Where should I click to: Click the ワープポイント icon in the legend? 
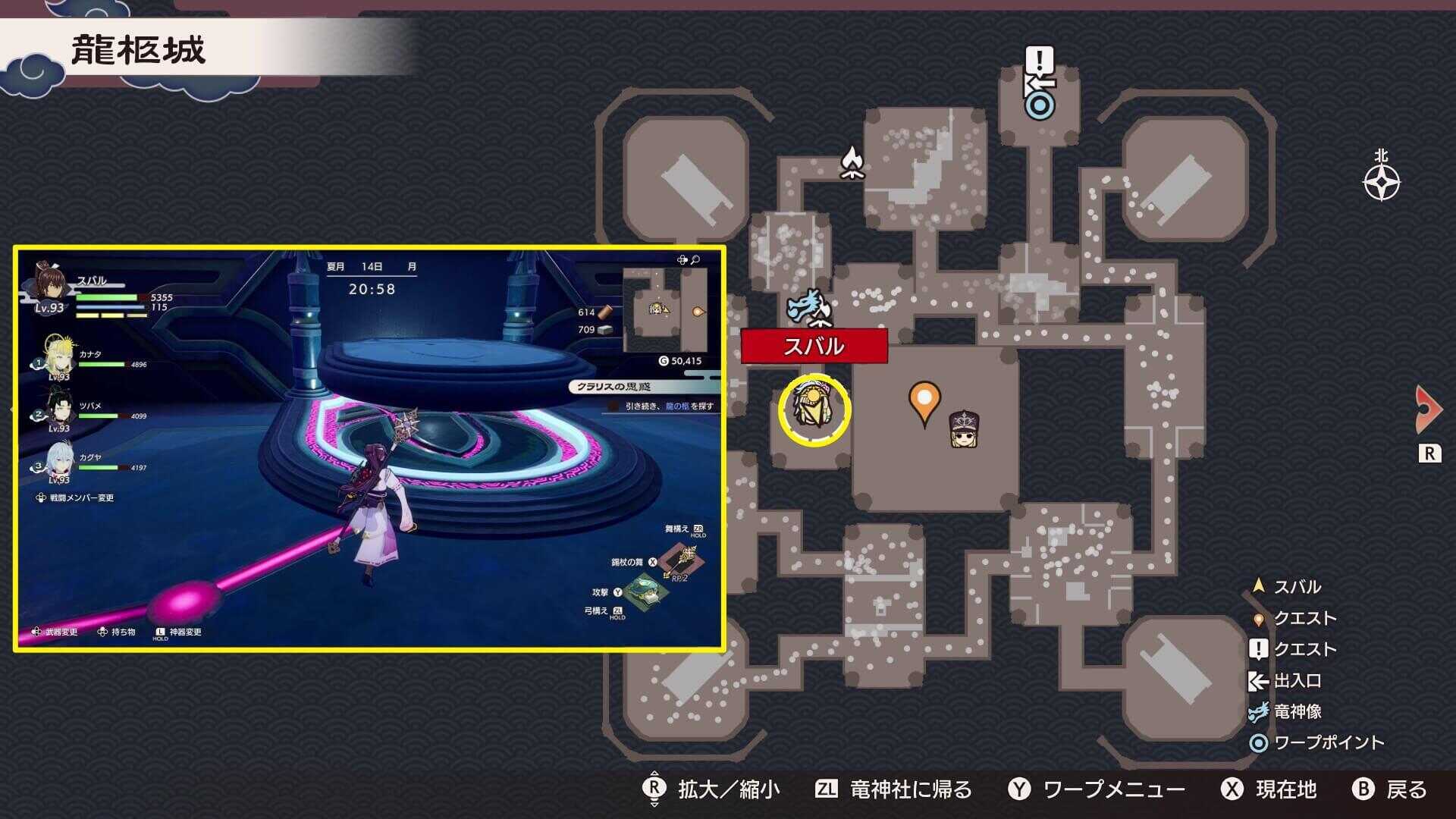(1258, 742)
